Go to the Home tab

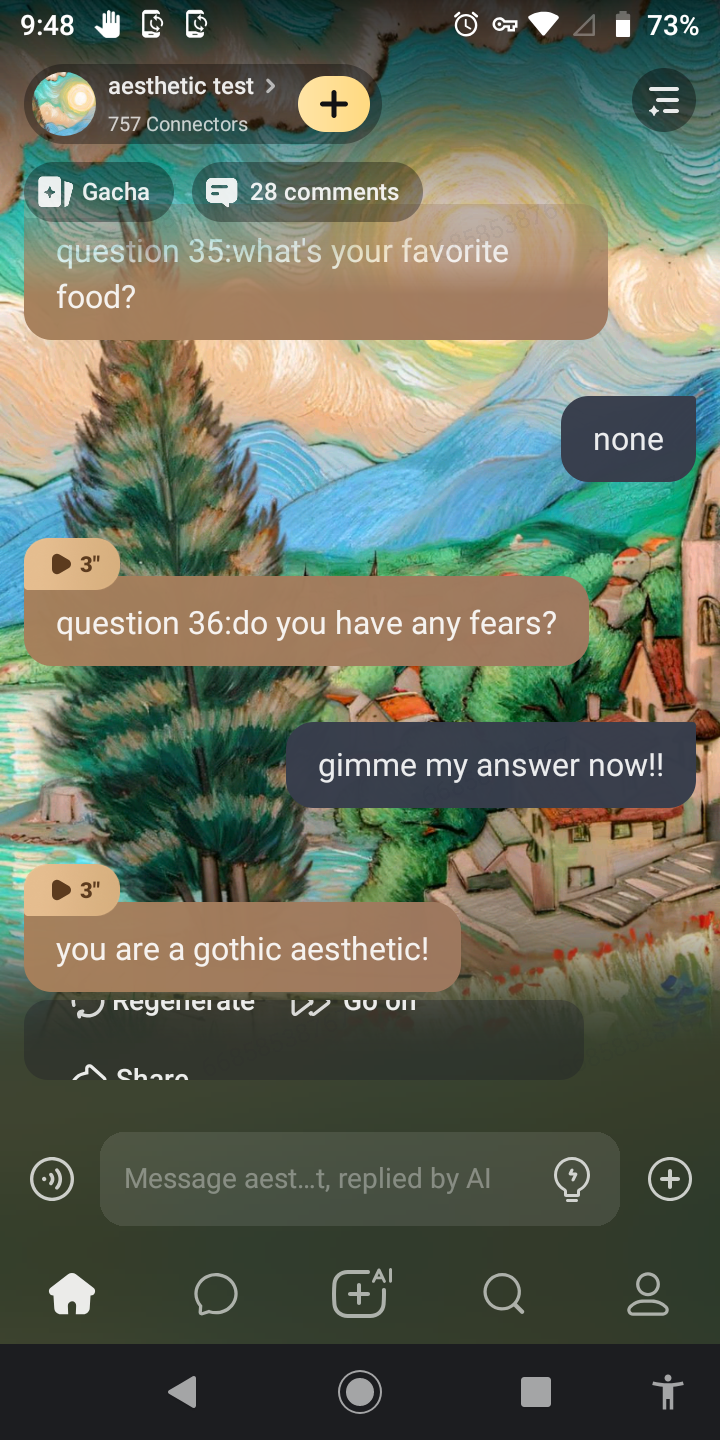pyautogui.click(x=72, y=1295)
